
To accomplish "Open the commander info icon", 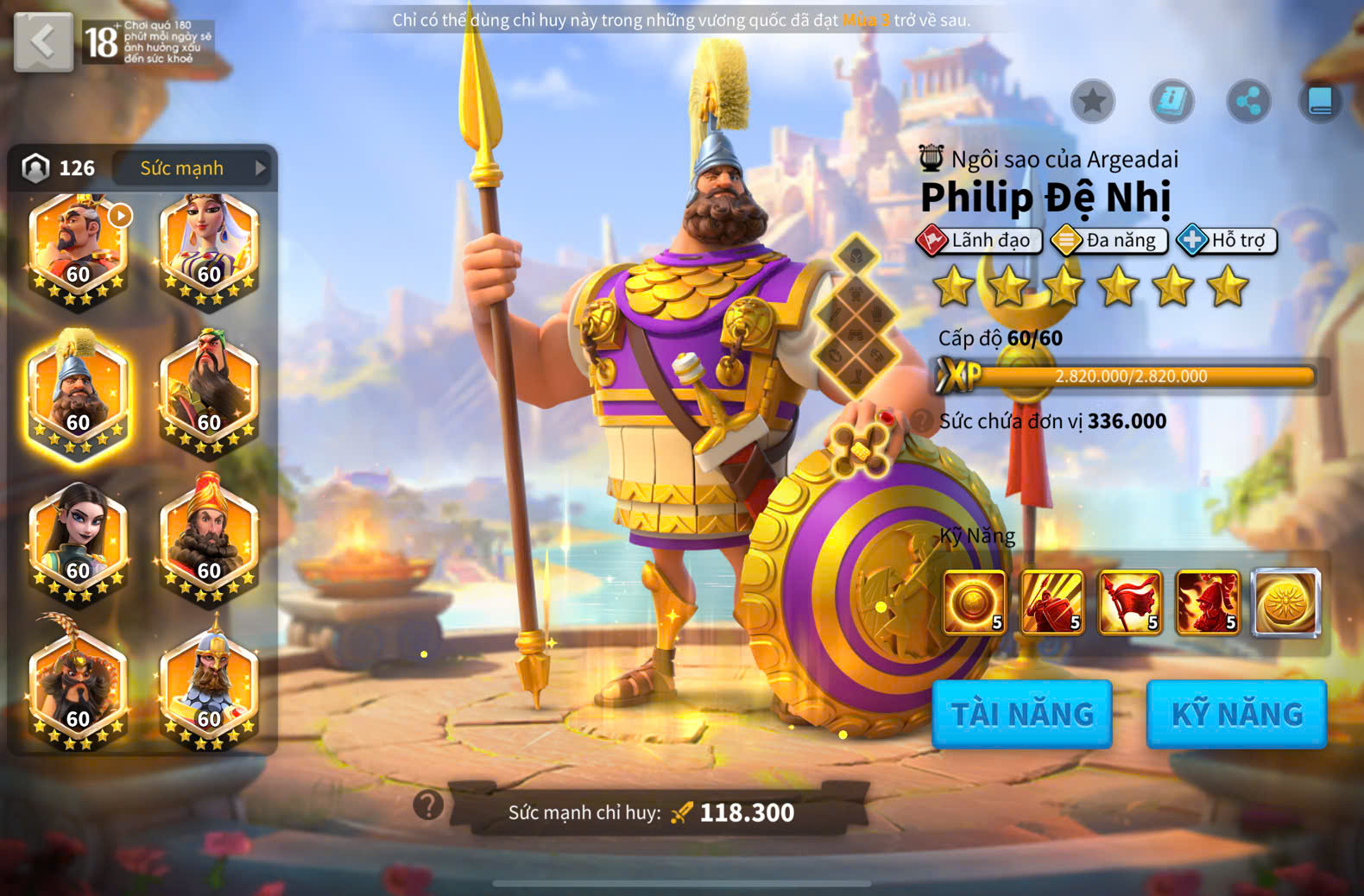I will point(1171,102).
